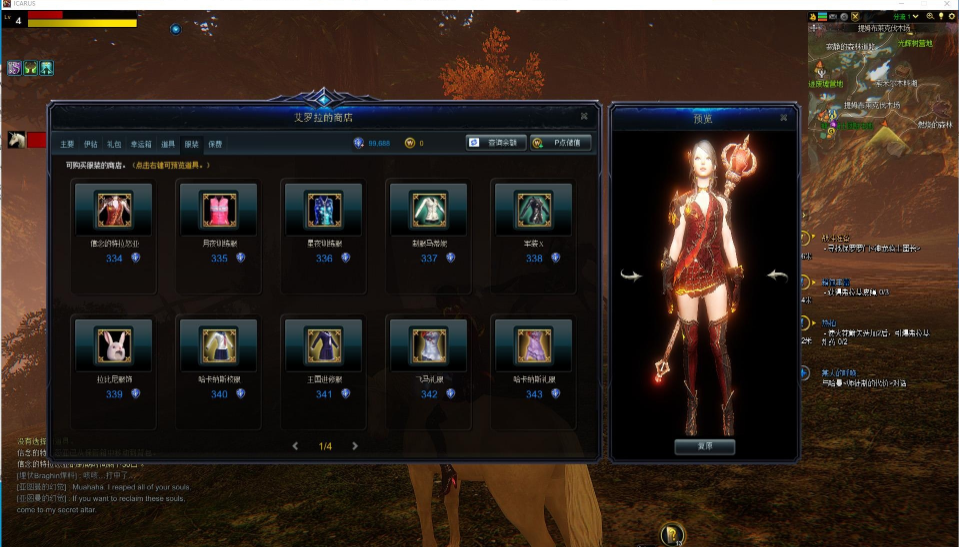Image resolution: width=959 pixels, height=547 pixels.
Task: Rotate the preview character with right arrow
Action: 777,276
